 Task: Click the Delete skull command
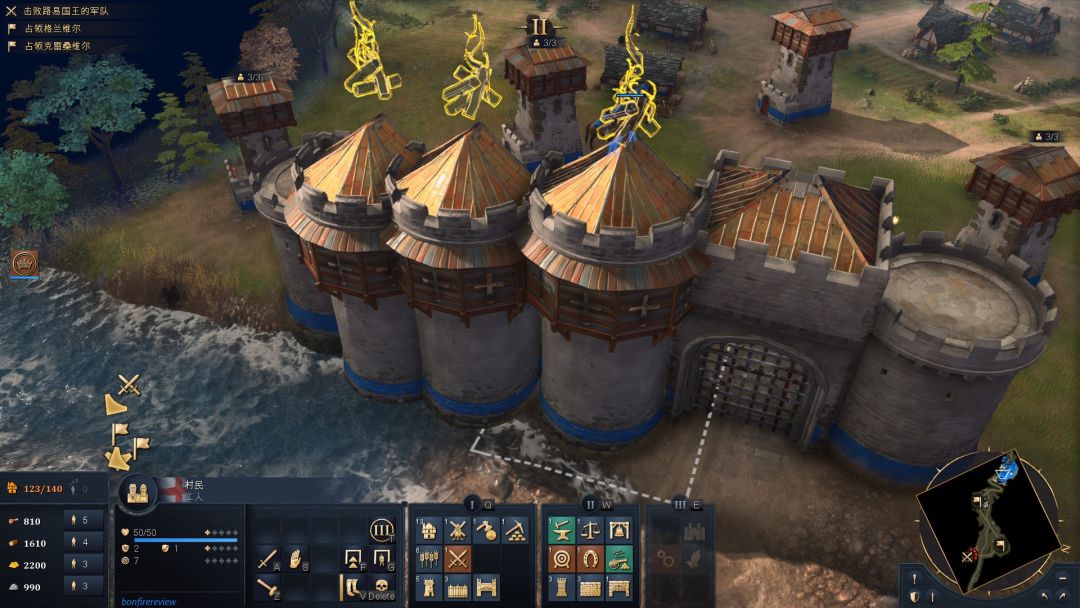tap(381, 587)
